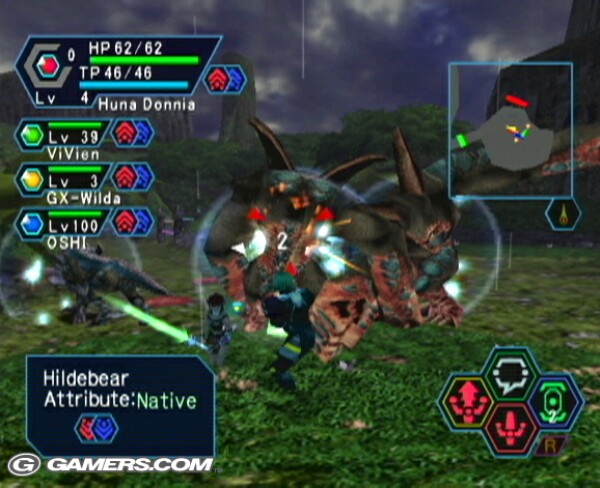Use the red downward arrow attack action
The image size is (600, 488).
[x=511, y=427]
